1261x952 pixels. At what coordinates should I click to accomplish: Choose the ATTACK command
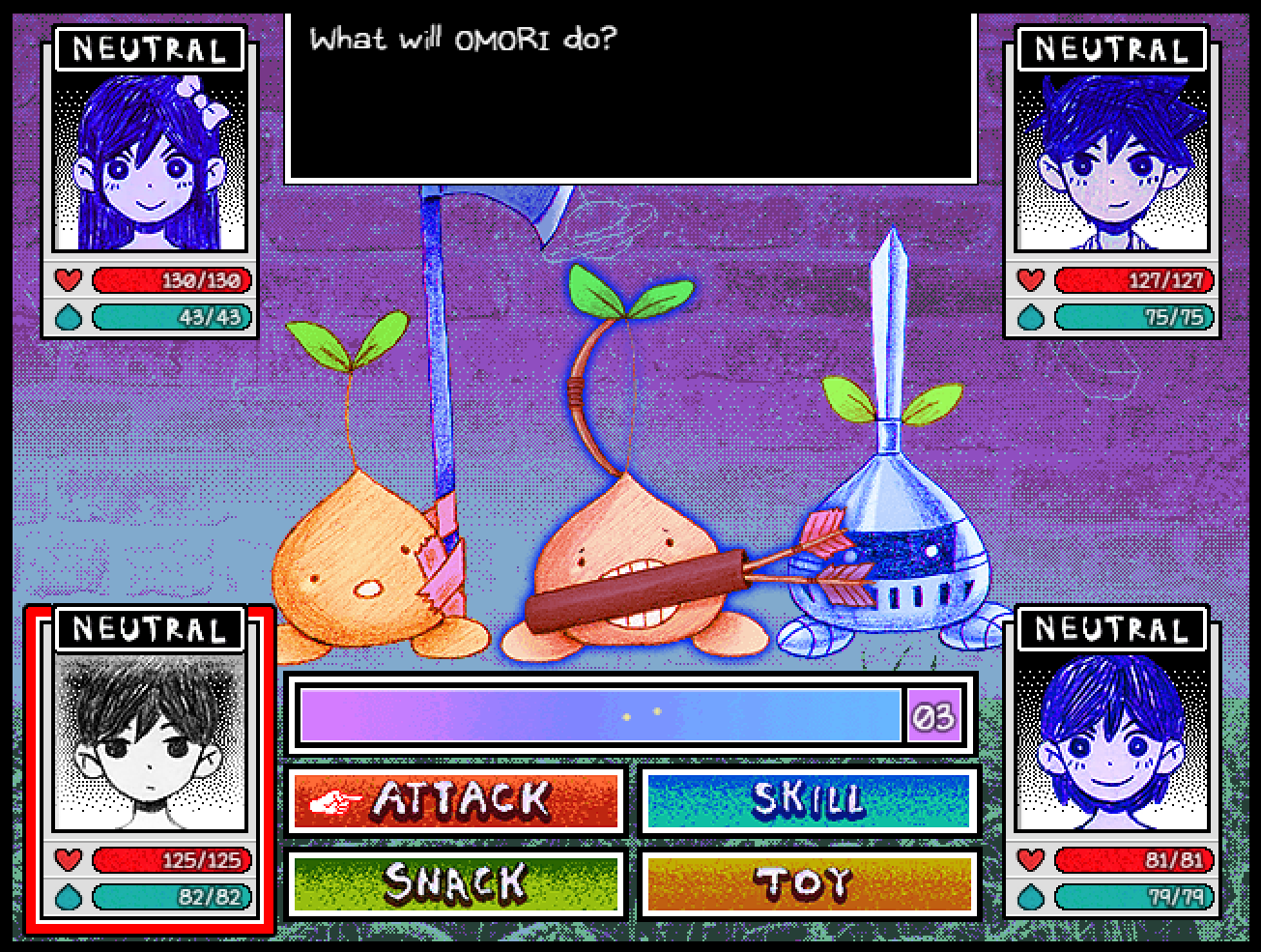point(455,801)
